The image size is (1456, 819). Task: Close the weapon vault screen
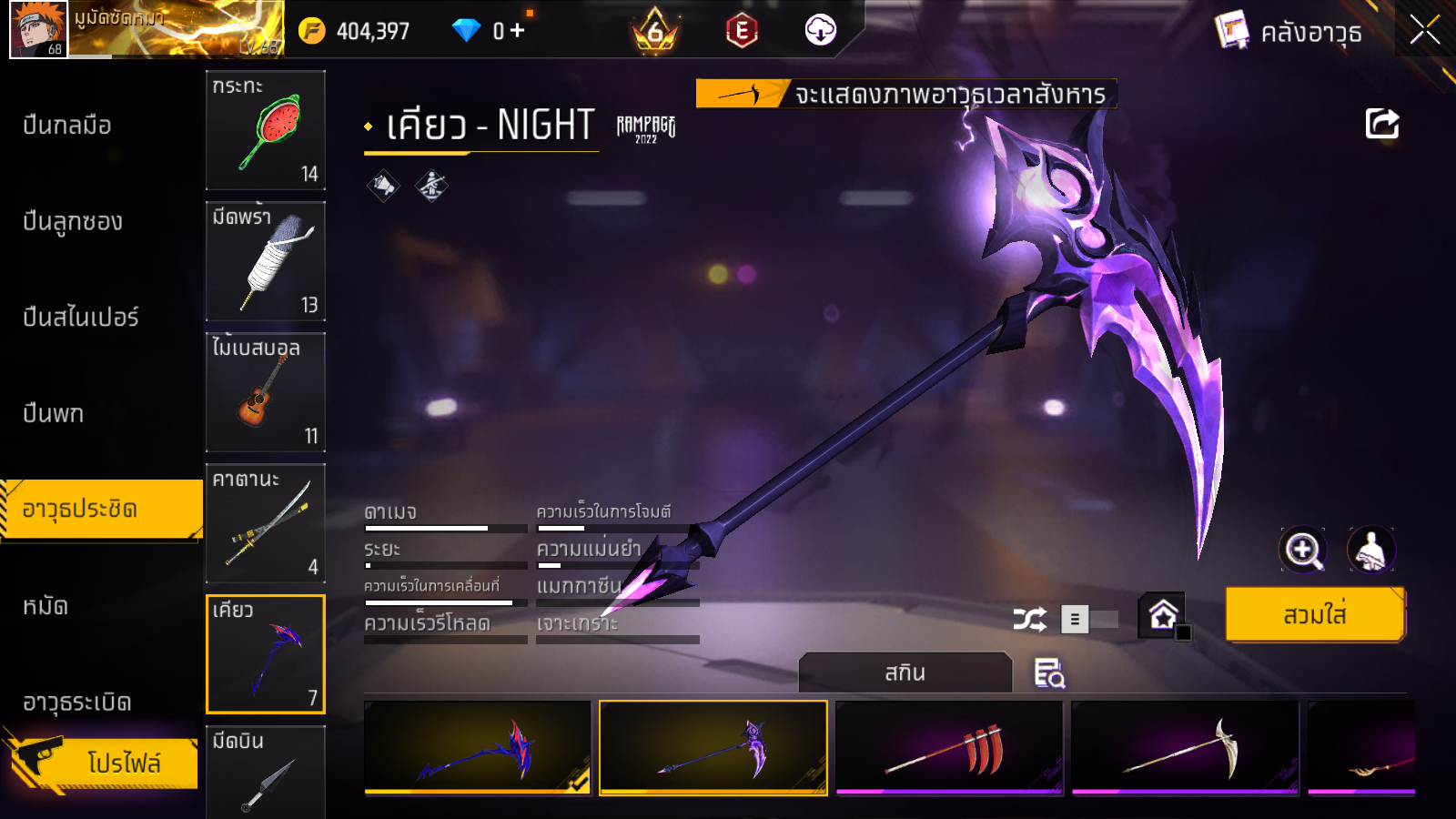[1424, 31]
